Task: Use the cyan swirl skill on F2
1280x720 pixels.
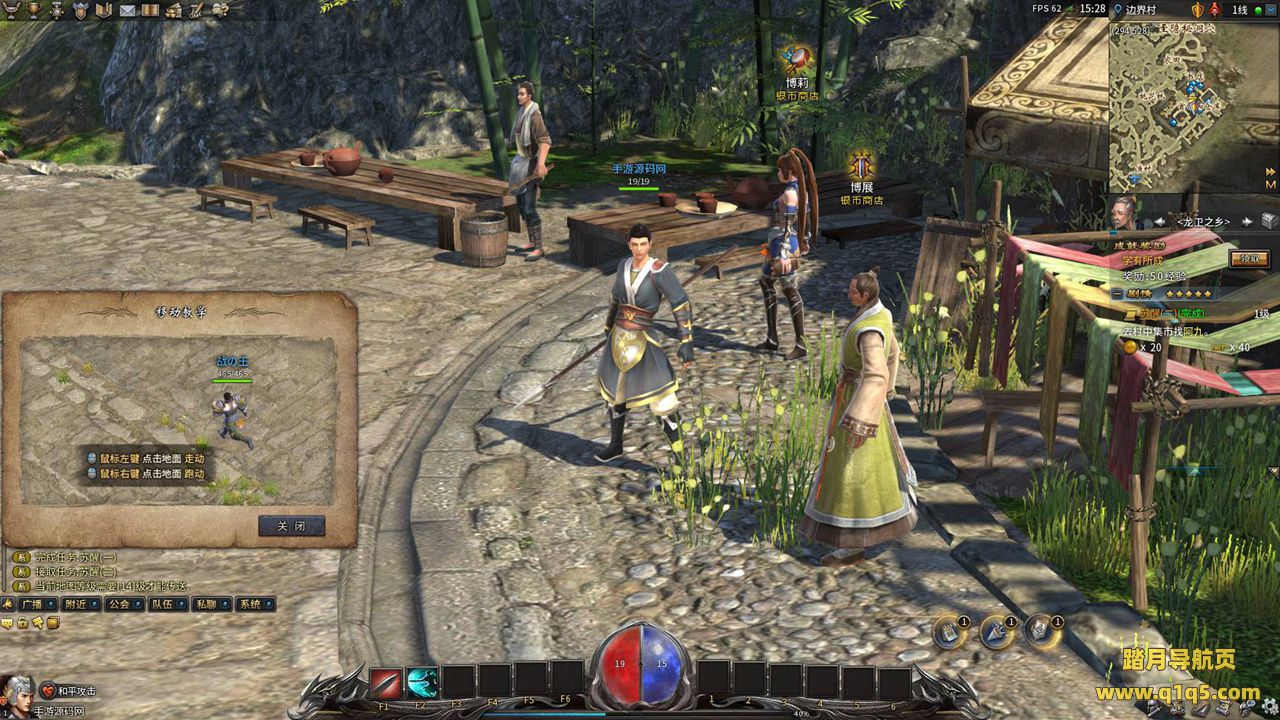Action: coord(422,682)
